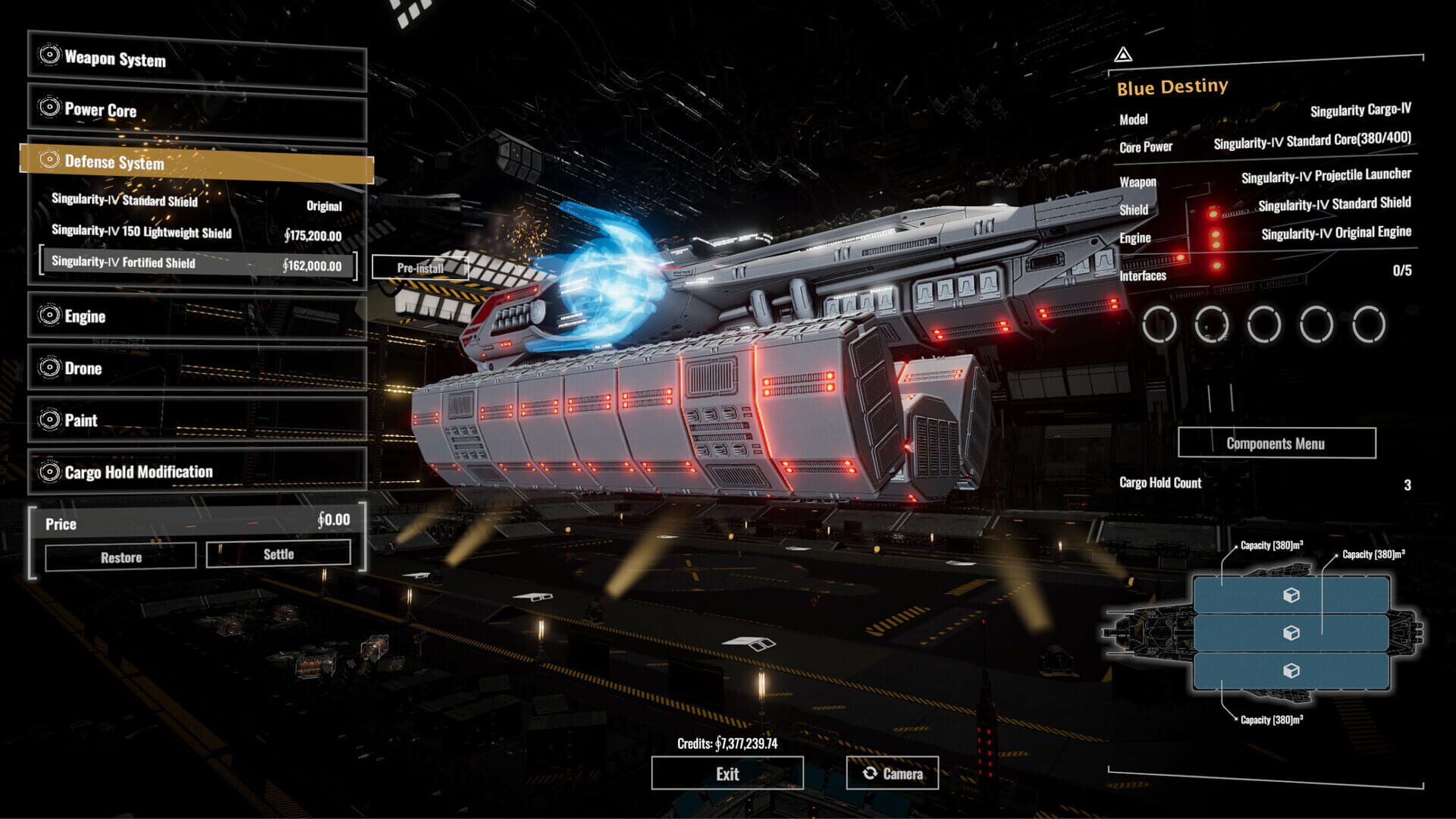Select the Weapon System icon
Viewport: 1456px width, 819px height.
(51, 54)
